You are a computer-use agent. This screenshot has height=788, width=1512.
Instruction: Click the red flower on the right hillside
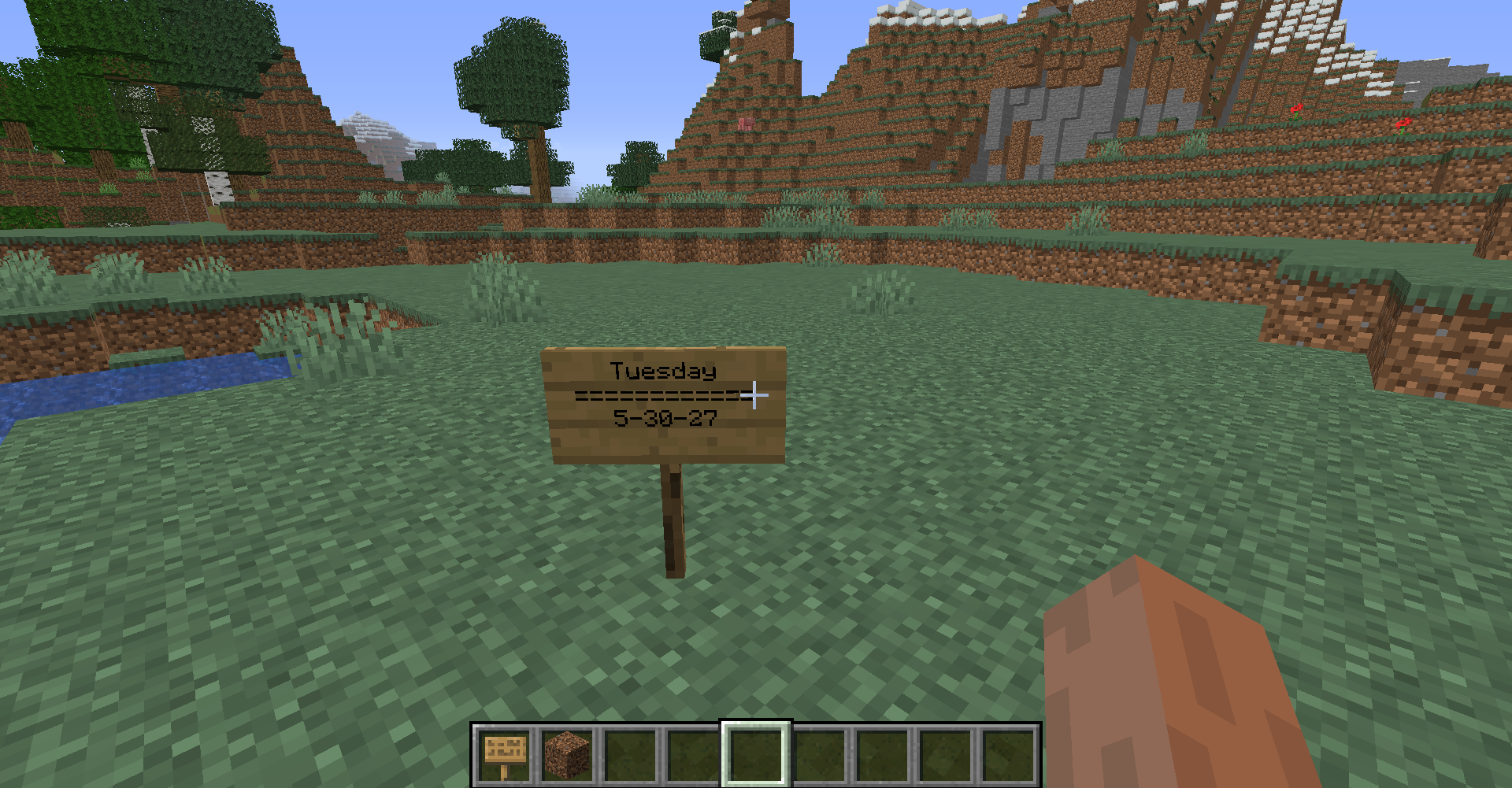coord(1296,110)
